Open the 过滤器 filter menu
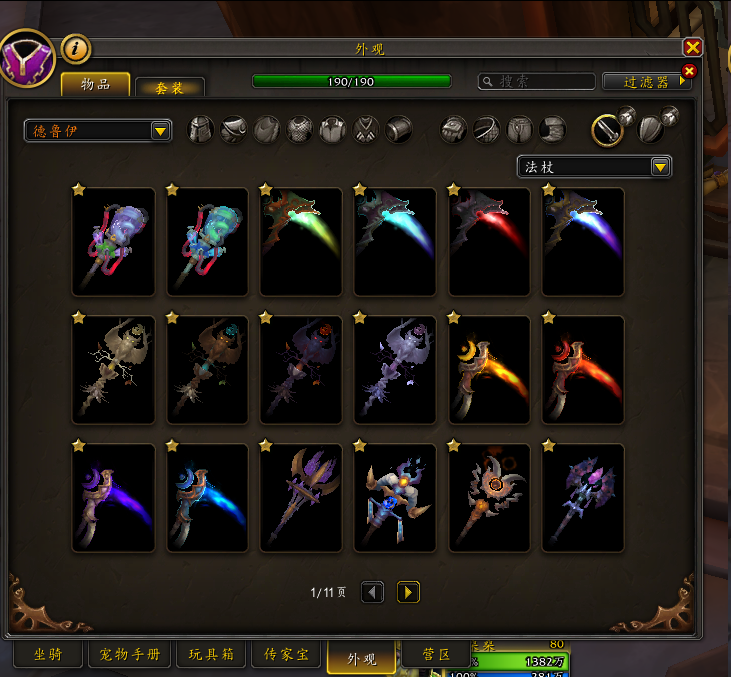 (646, 82)
